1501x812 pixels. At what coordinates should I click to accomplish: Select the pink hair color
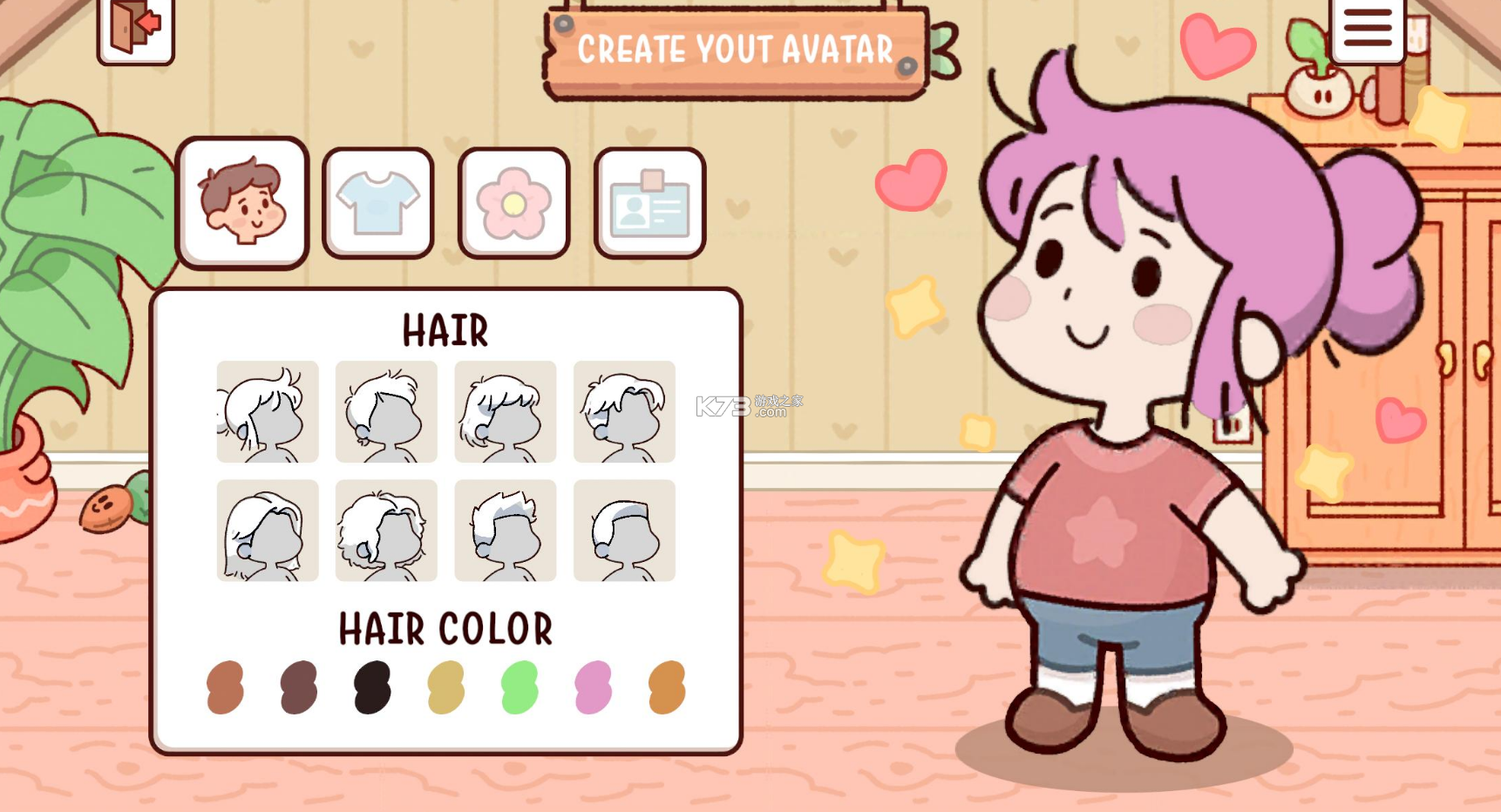[x=594, y=687]
